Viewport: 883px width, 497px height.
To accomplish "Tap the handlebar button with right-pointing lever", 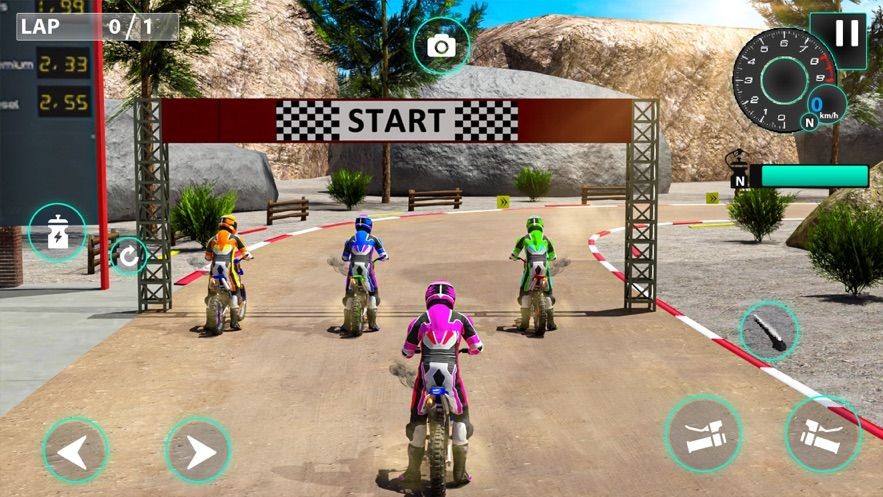I will (823, 434).
